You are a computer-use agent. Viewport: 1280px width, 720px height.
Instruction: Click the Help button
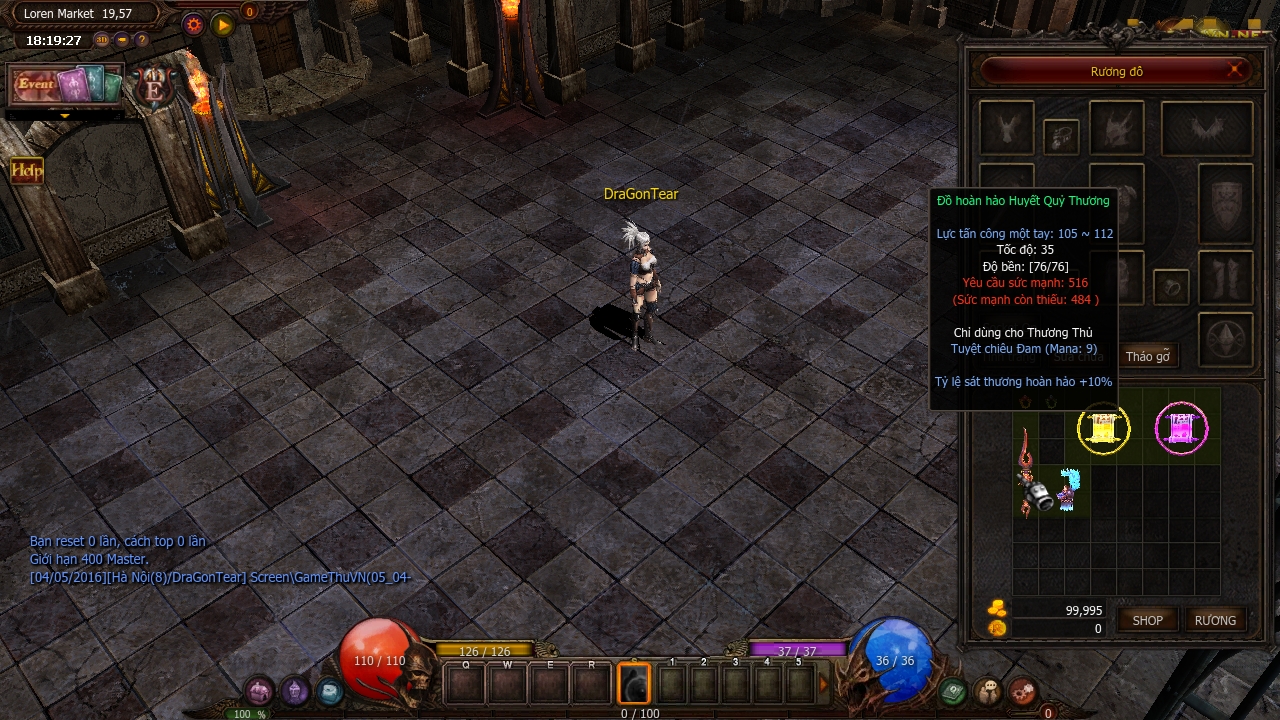tap(27, 171)
